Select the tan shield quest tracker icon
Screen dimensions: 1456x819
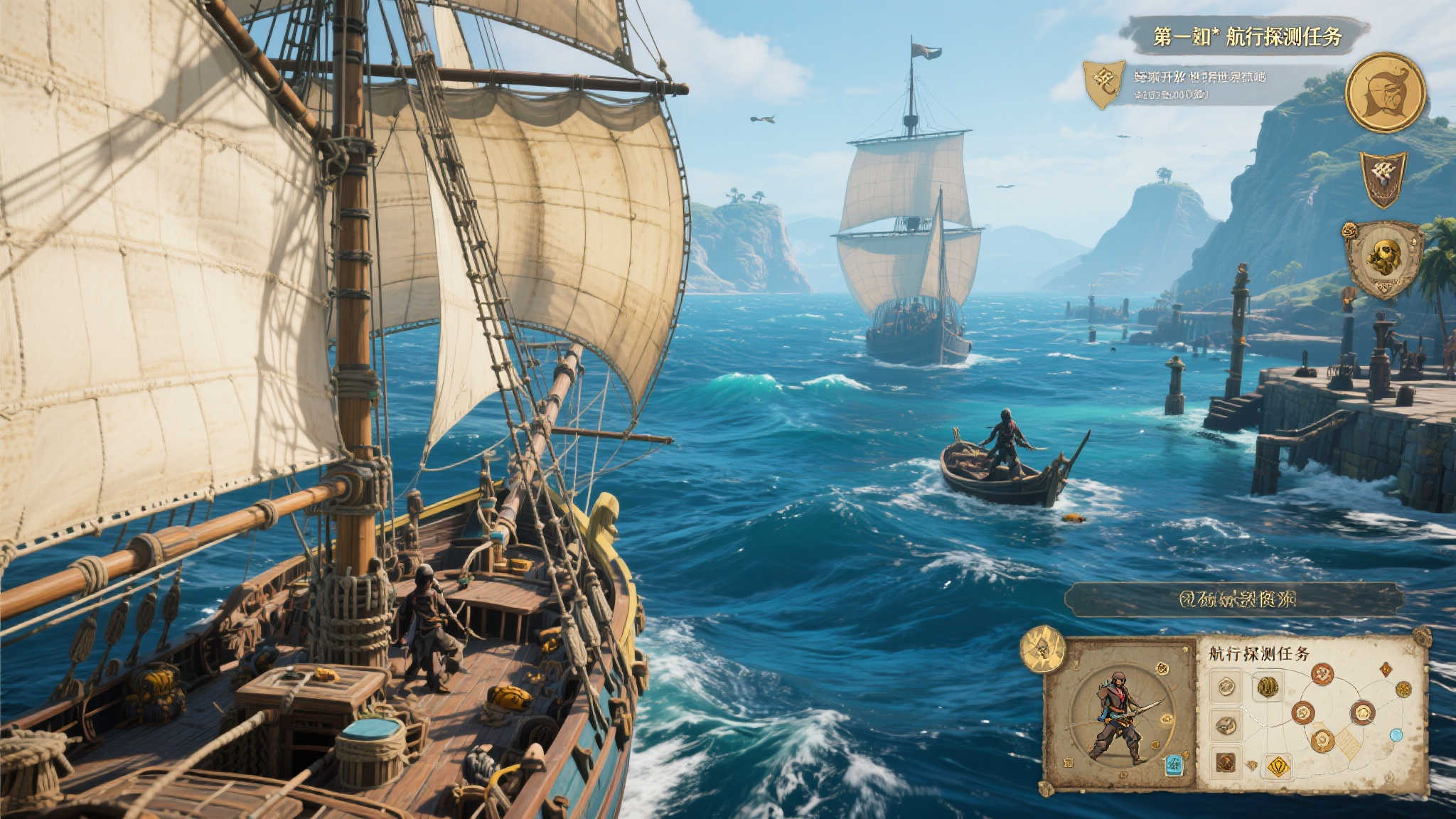click(x=1103, y=84)
